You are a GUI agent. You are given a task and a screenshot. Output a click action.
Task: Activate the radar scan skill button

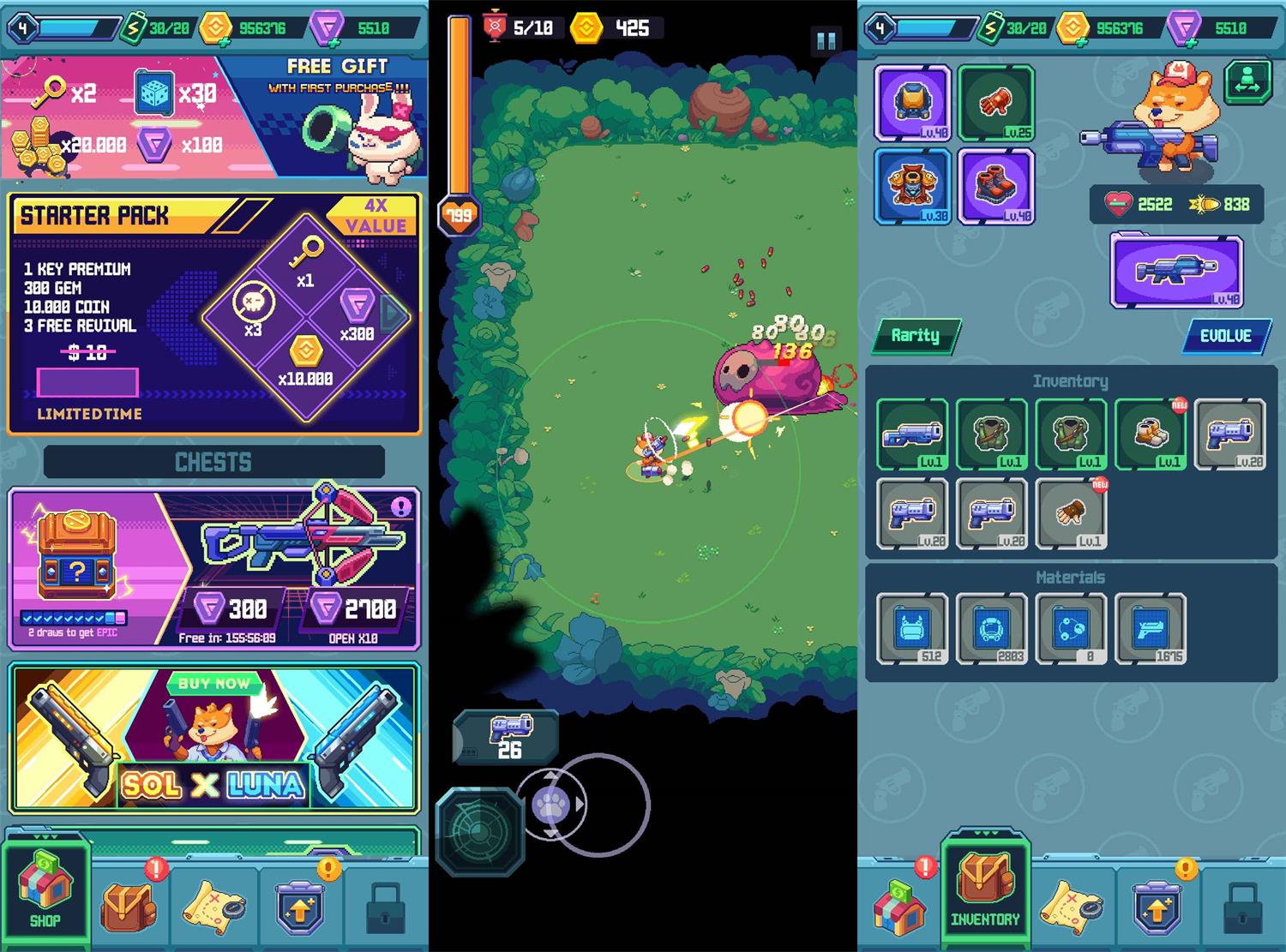pos(479,831)
